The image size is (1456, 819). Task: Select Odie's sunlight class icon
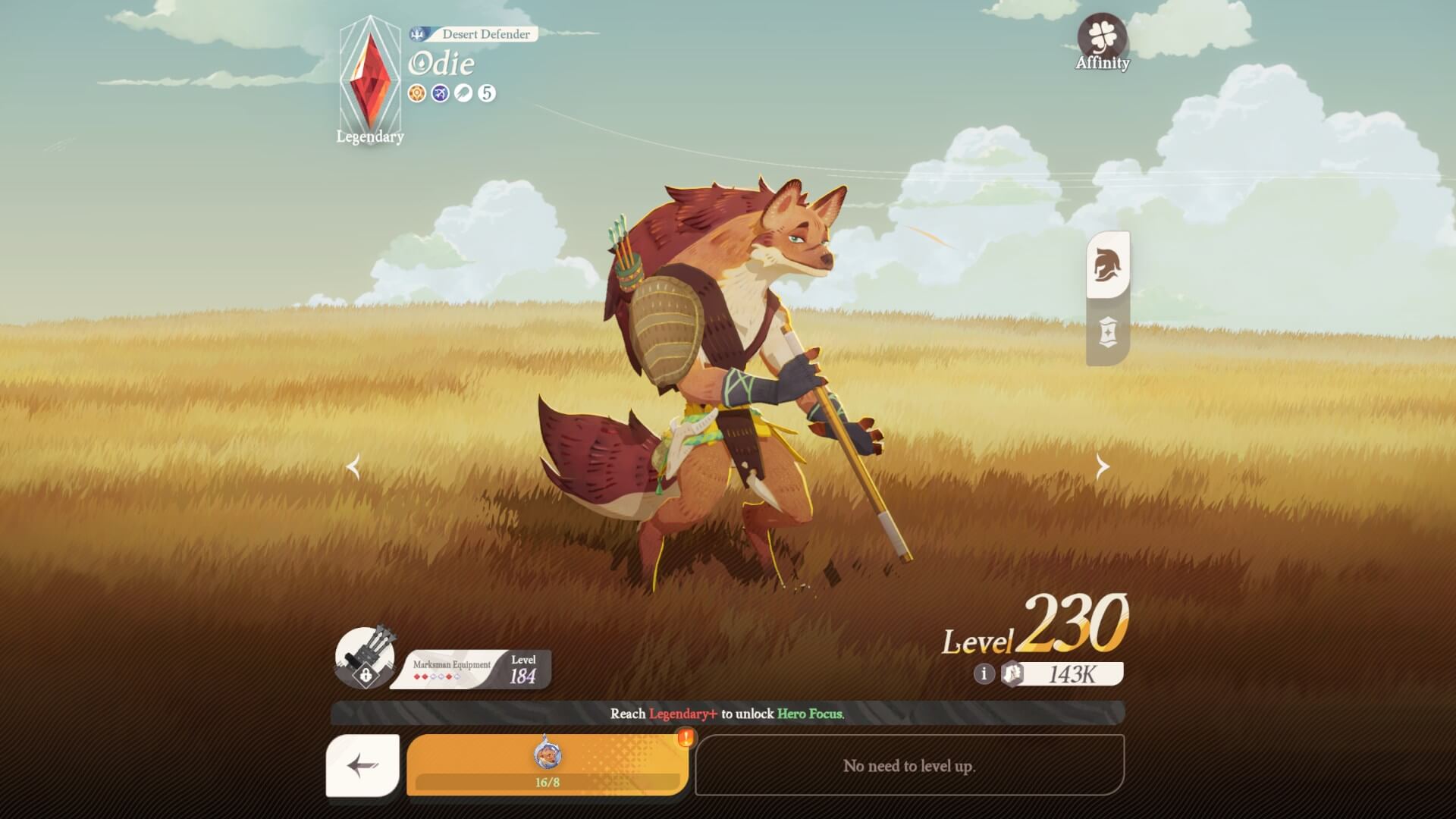click(x=416, y=93)
